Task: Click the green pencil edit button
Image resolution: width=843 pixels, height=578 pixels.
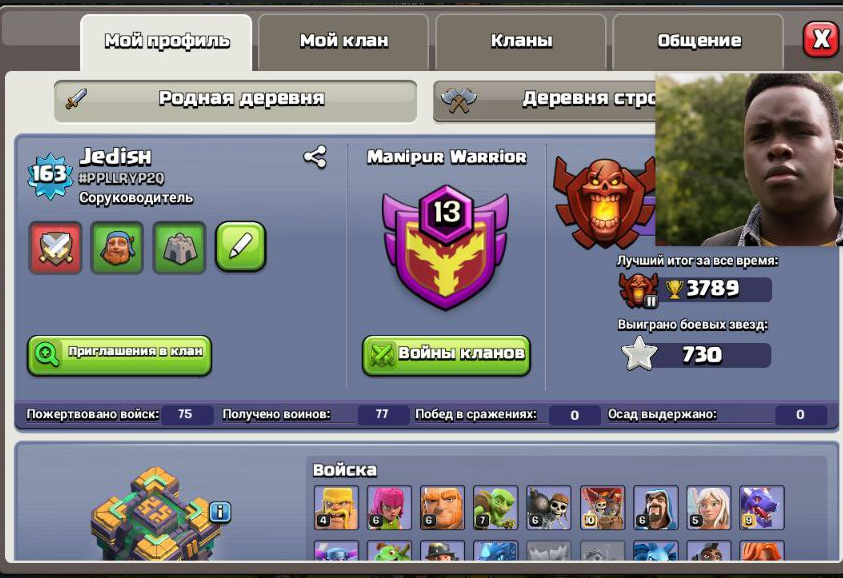Action: 241,247
